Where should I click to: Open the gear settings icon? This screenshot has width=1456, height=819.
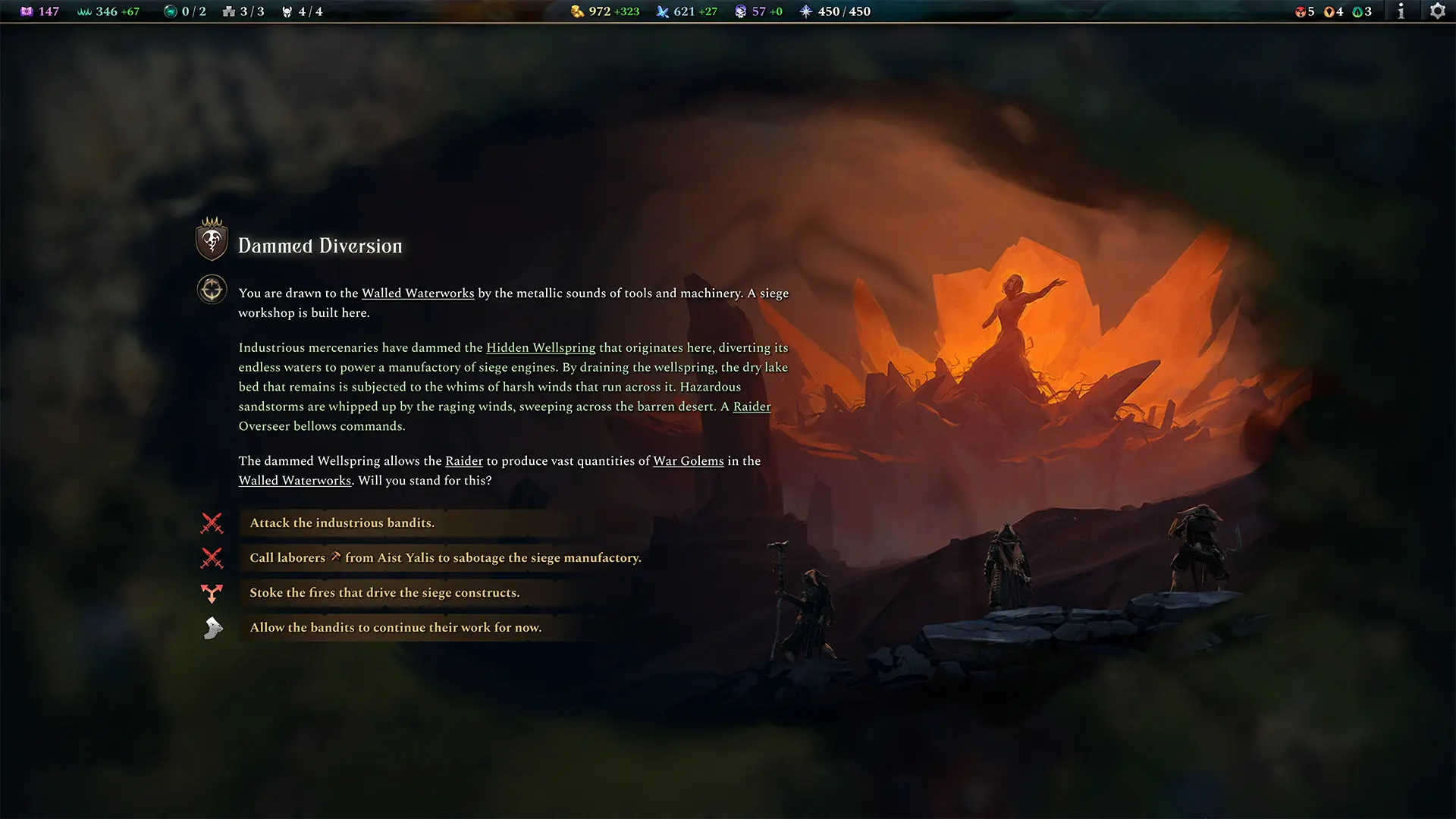click(x=1437, y=11)
